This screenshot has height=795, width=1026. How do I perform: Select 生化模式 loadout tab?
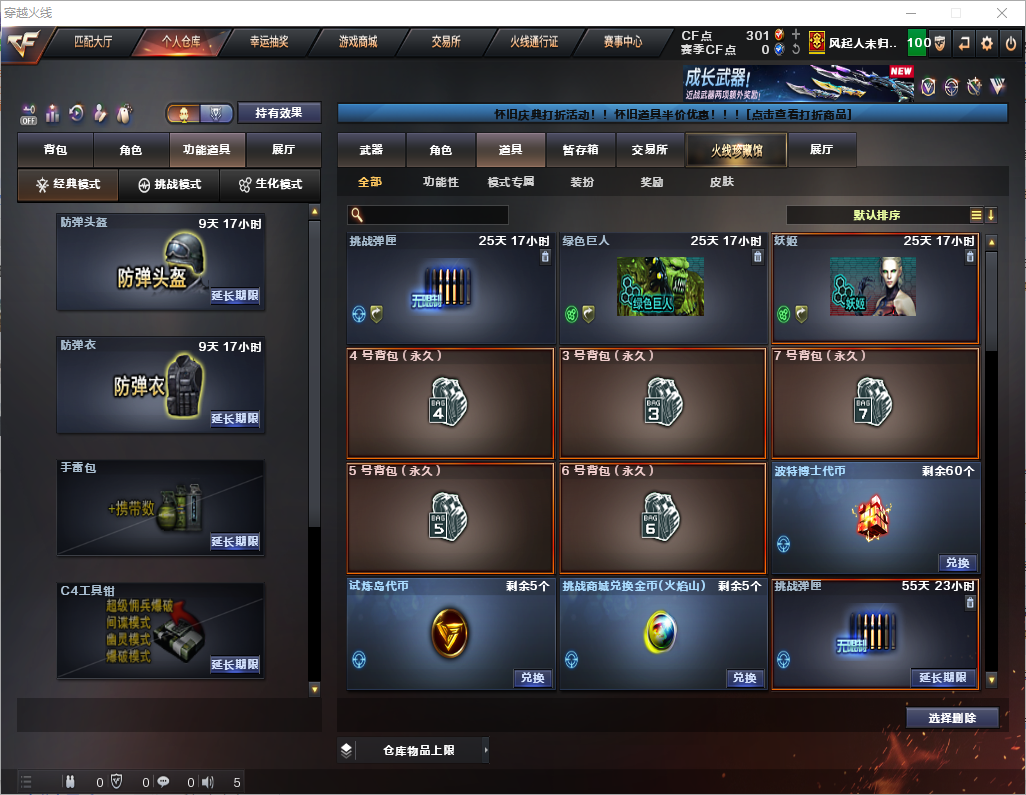tap(270, 185)
